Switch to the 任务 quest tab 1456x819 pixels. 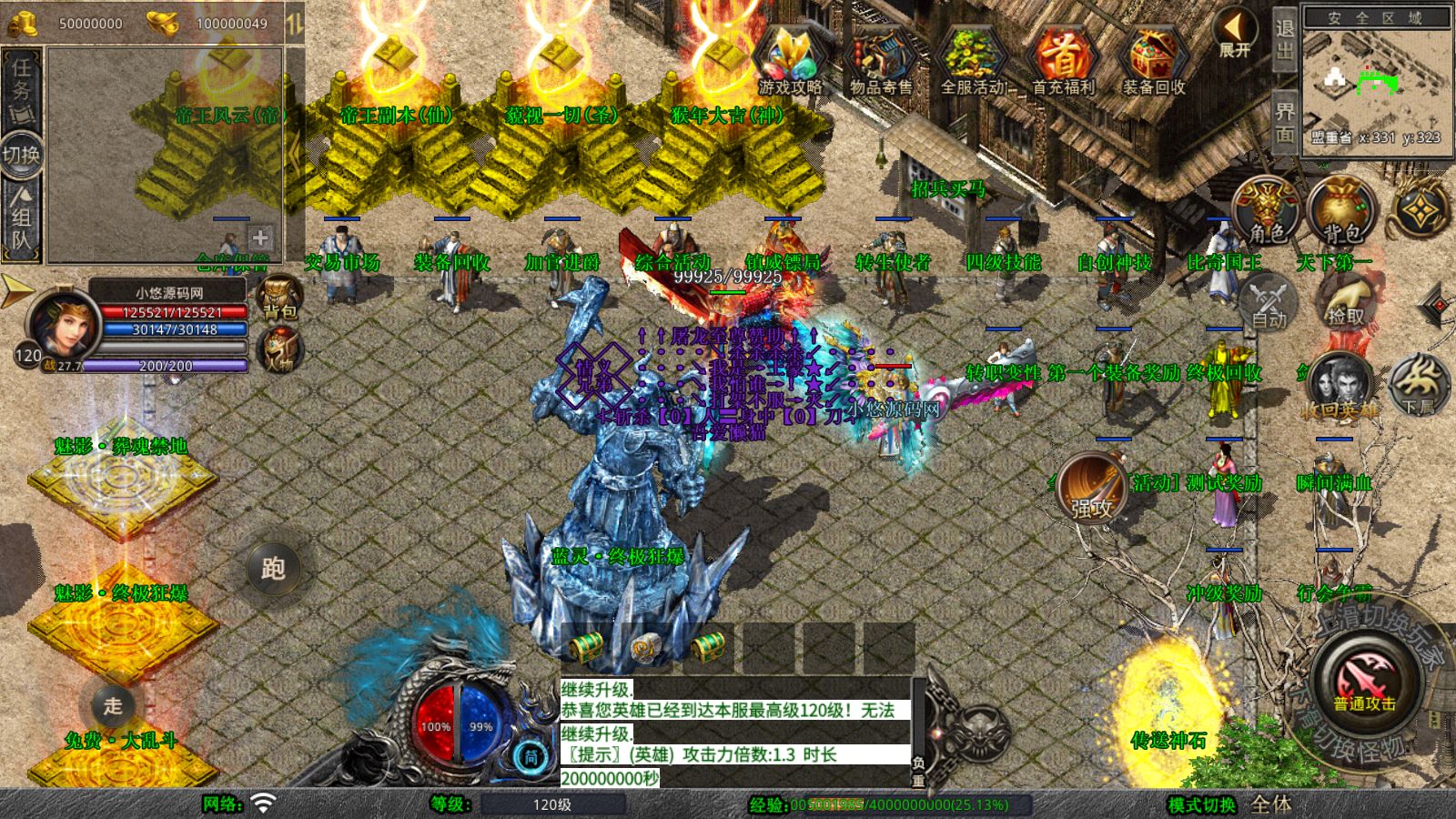[x=21, y=88]
